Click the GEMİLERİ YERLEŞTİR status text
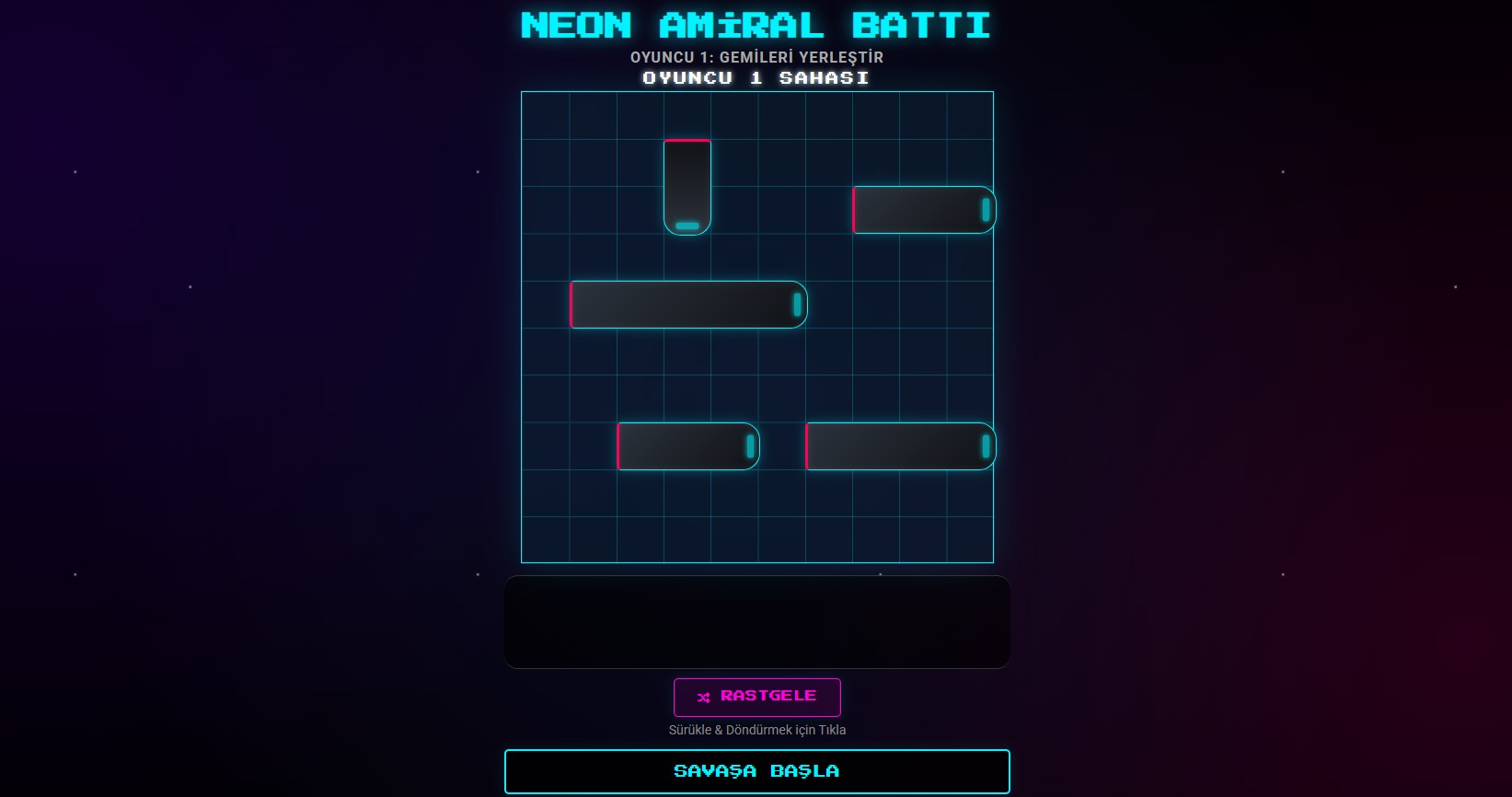 point(756,56)
